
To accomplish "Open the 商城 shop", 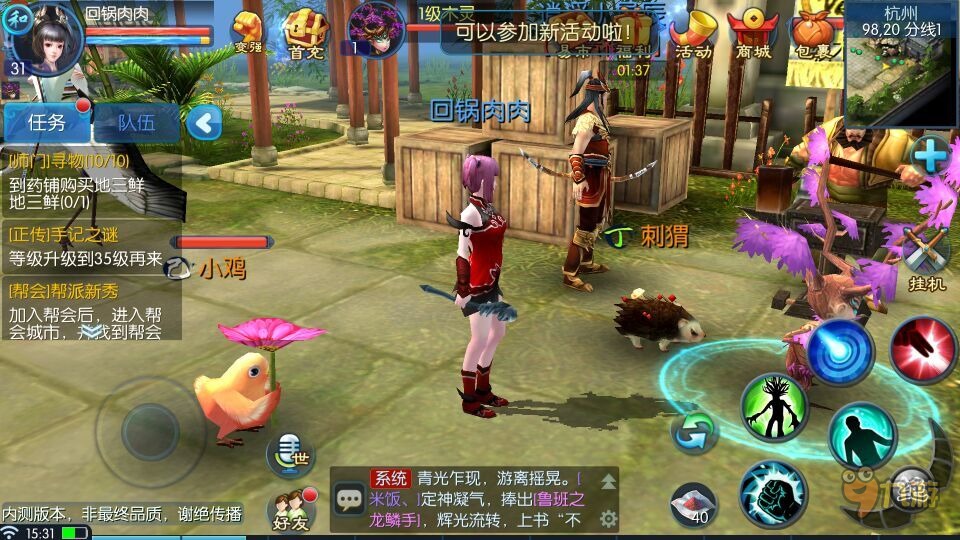I will click(x=752, y=33).
